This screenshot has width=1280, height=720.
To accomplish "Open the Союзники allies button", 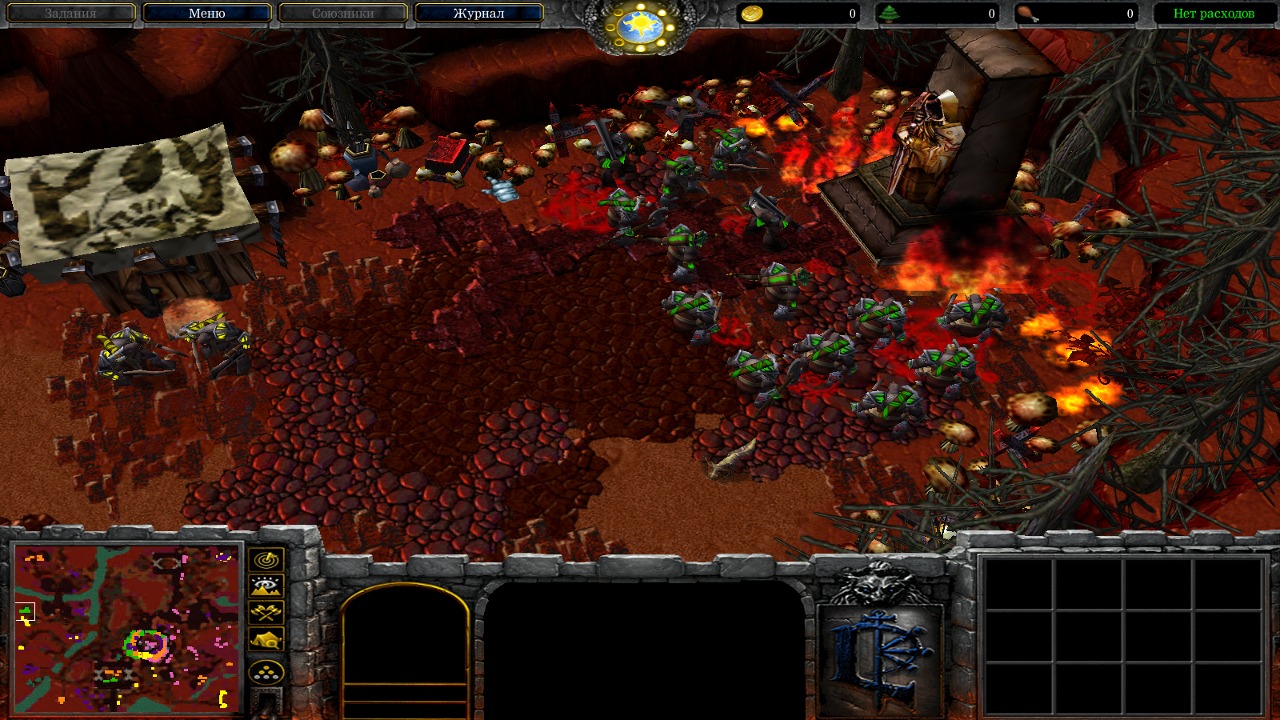I will (x=343, y=14).
